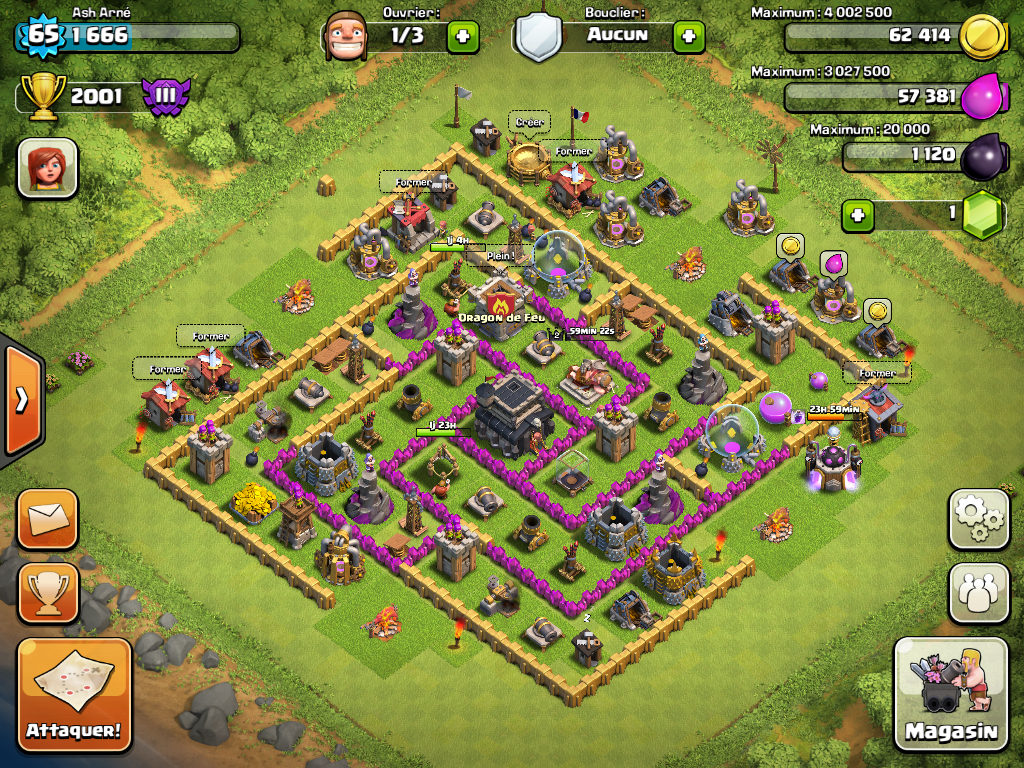This screenshot has width=1024, height=768.
Task: Open the red-haired villager portrait
Action: click(x=47, y=167)
